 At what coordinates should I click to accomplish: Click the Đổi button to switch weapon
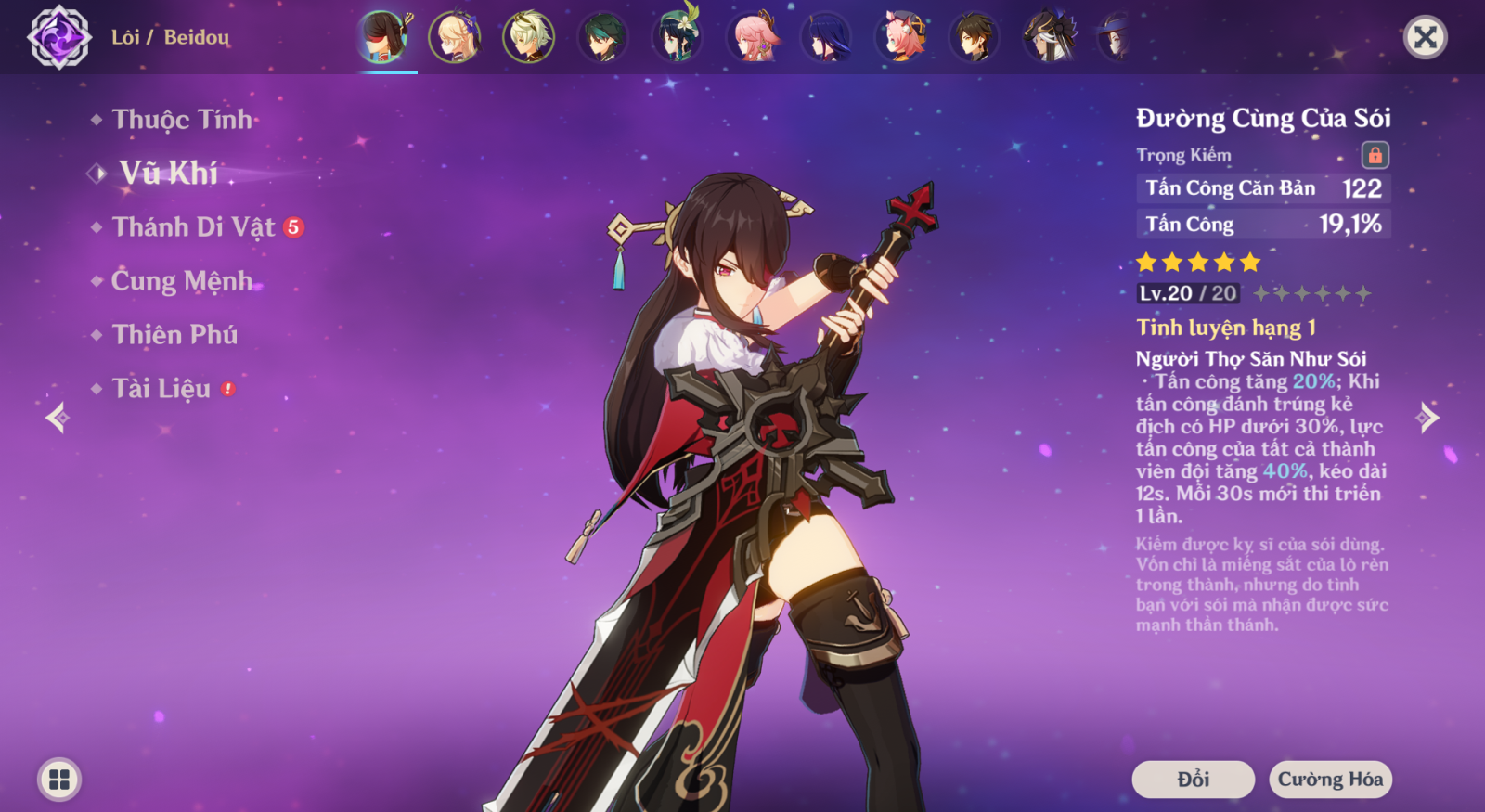coord(1193,780)
